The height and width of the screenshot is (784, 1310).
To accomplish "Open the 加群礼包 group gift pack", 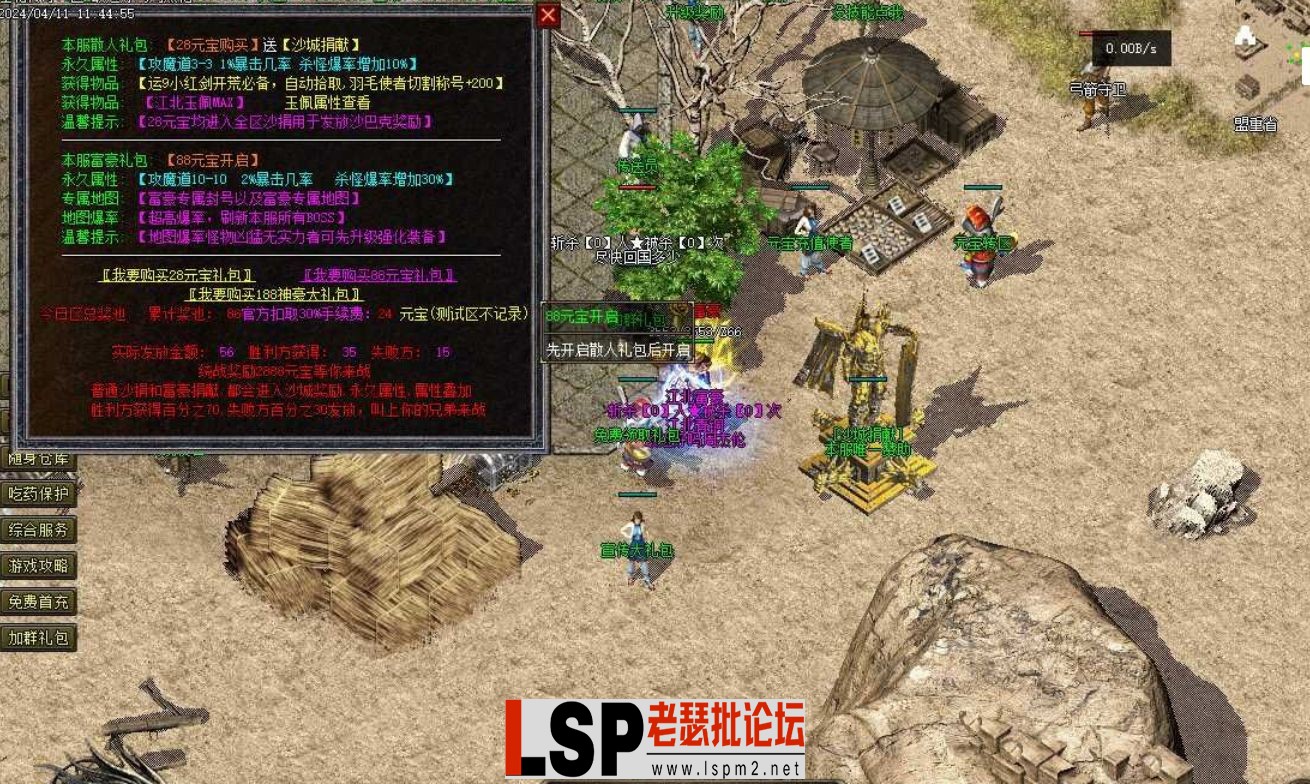I will click(39, 638).
